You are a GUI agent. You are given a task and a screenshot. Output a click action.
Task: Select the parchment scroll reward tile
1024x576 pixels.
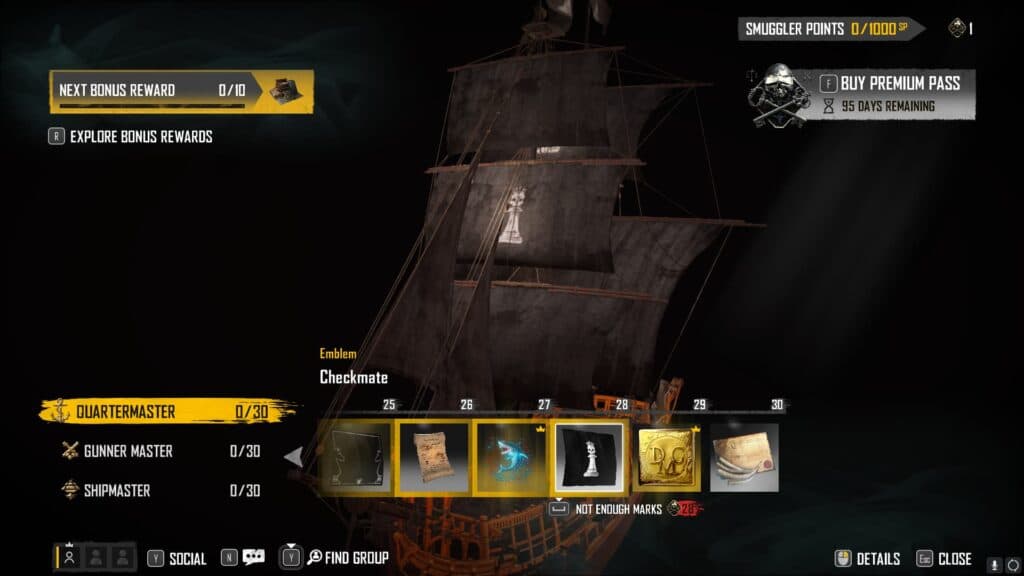pos(433,457)
